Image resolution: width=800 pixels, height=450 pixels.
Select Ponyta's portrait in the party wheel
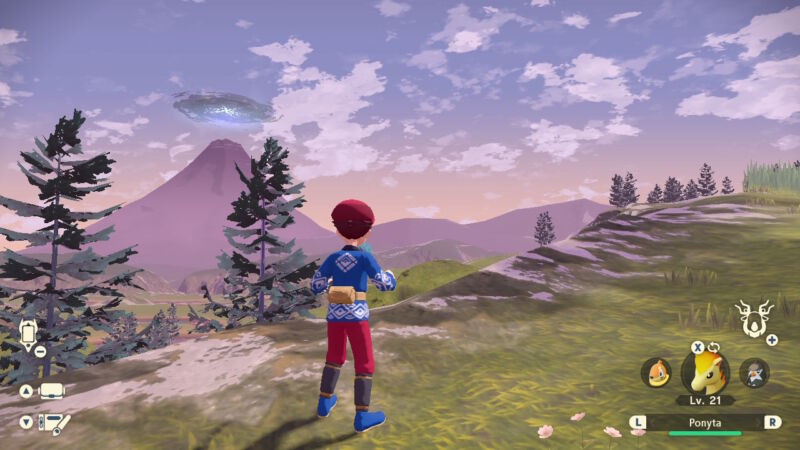(x=705, y=373)
